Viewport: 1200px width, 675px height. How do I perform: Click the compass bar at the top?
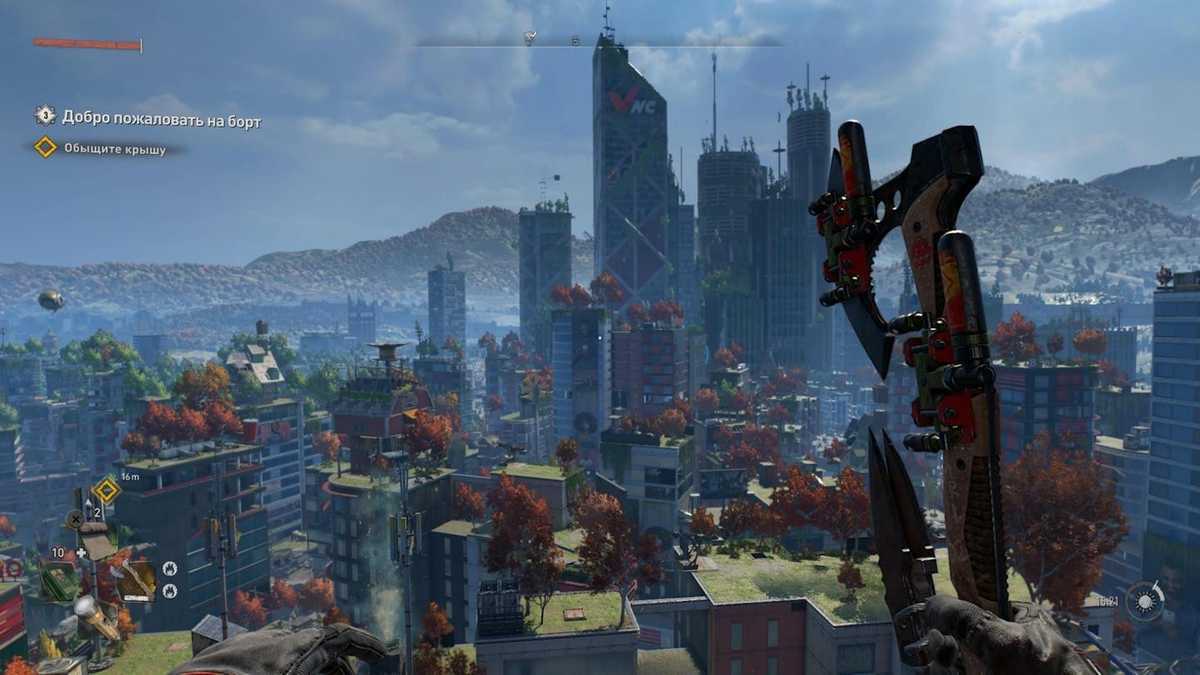[x=600, y=41]
